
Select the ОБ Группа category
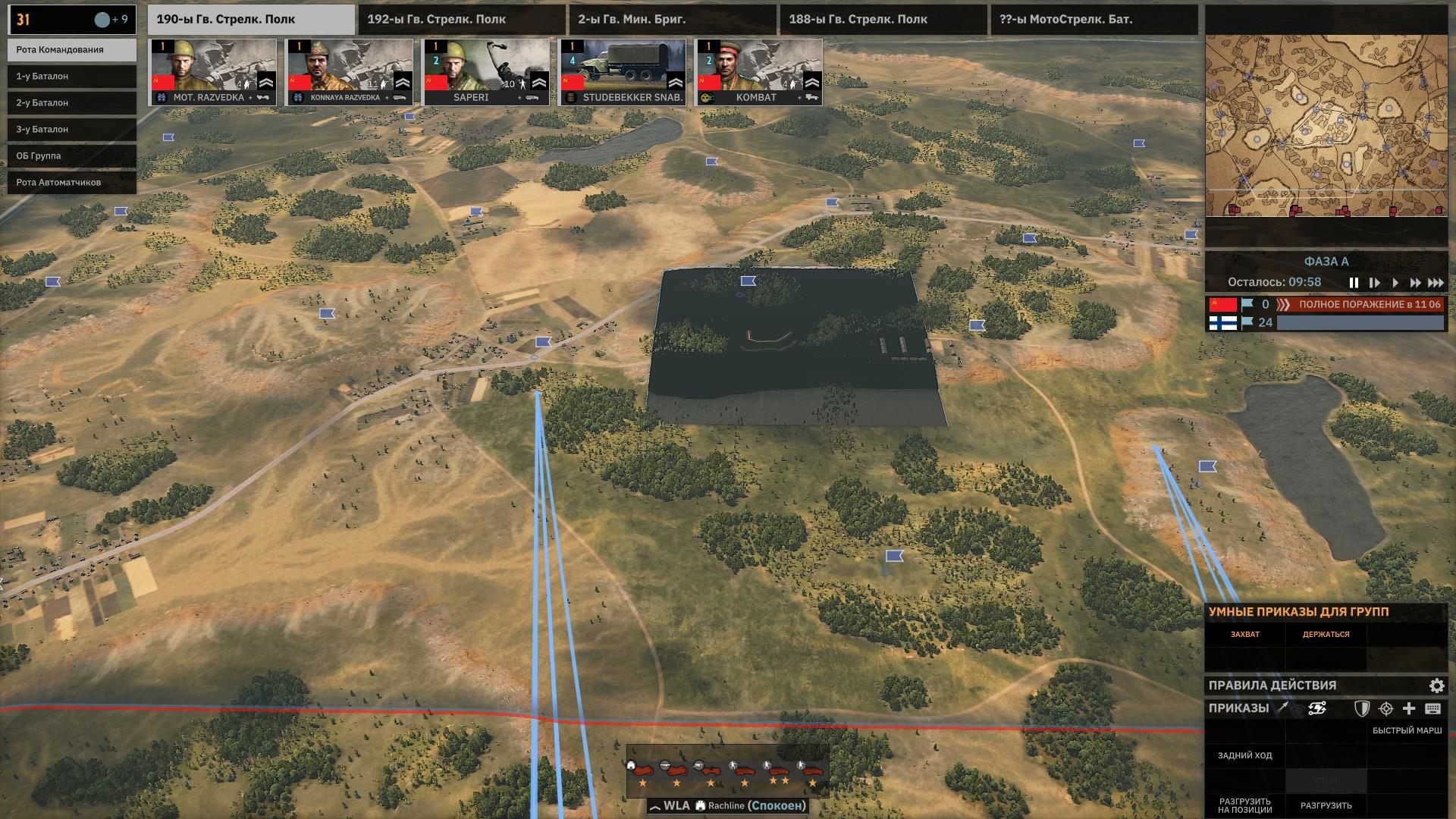click(72, 156)
